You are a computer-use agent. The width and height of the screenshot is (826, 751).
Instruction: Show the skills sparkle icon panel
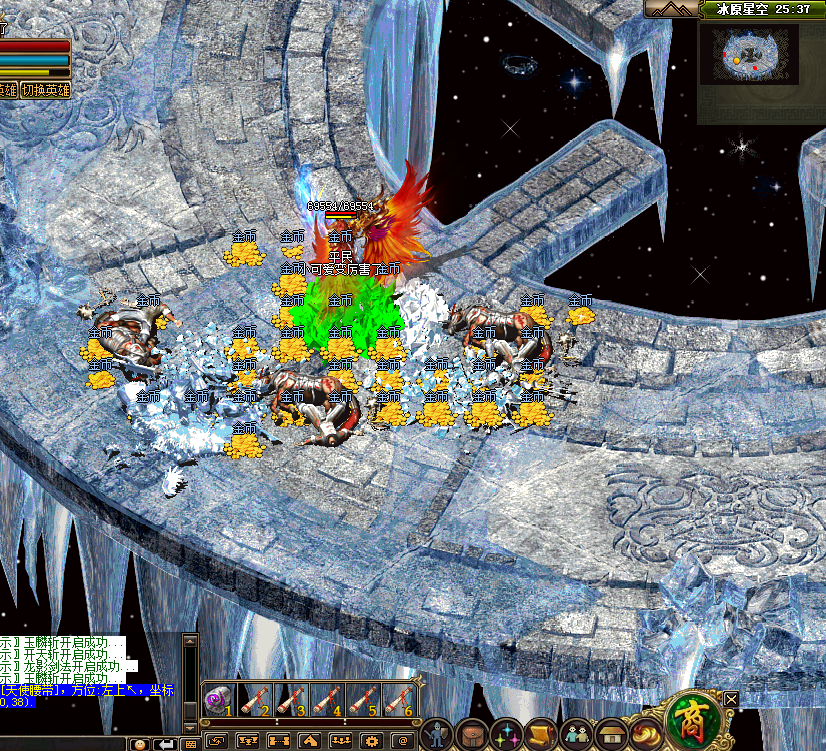click(x=506, y=735)
